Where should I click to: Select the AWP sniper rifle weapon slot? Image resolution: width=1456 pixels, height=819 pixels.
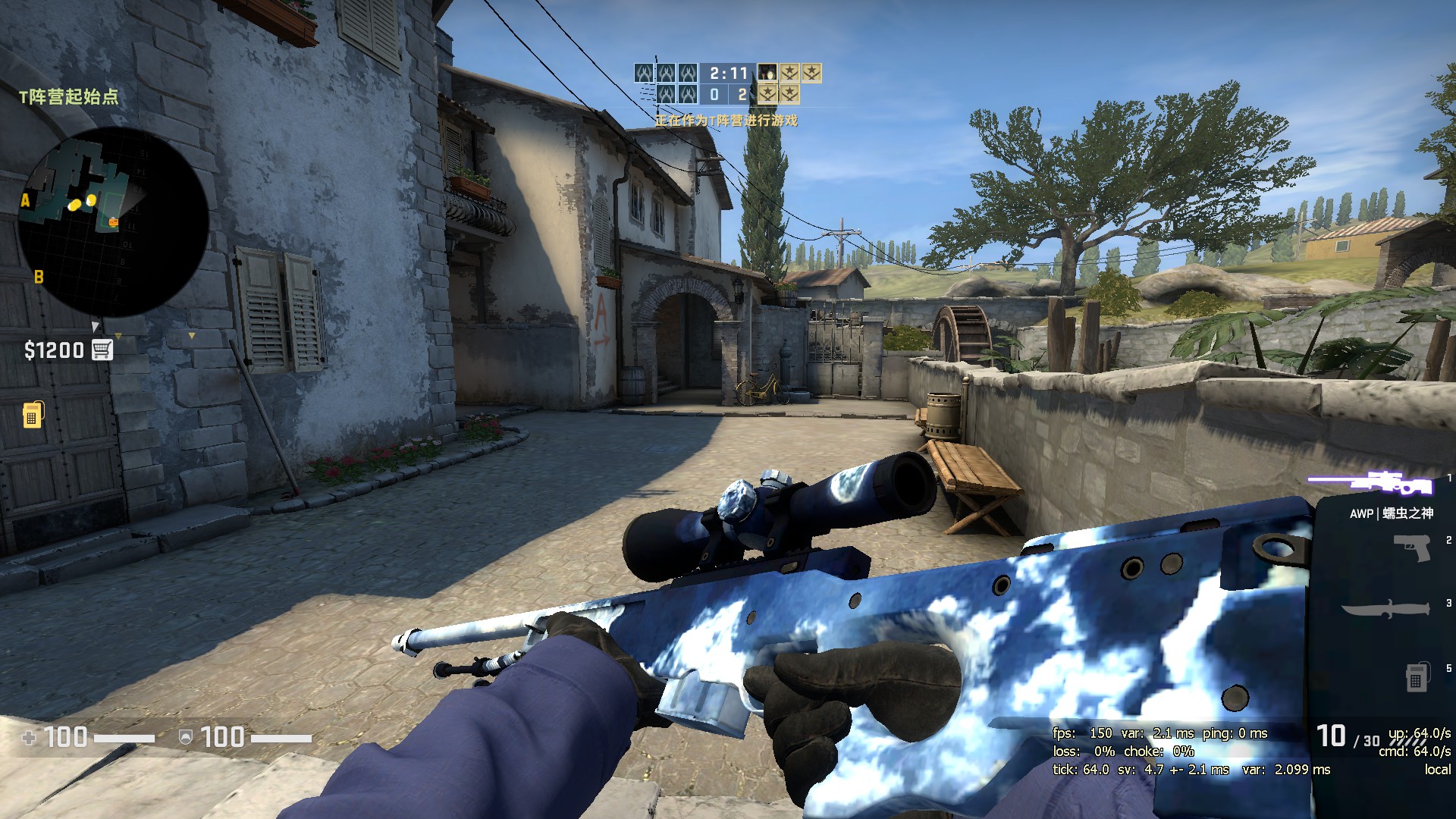1370,483
